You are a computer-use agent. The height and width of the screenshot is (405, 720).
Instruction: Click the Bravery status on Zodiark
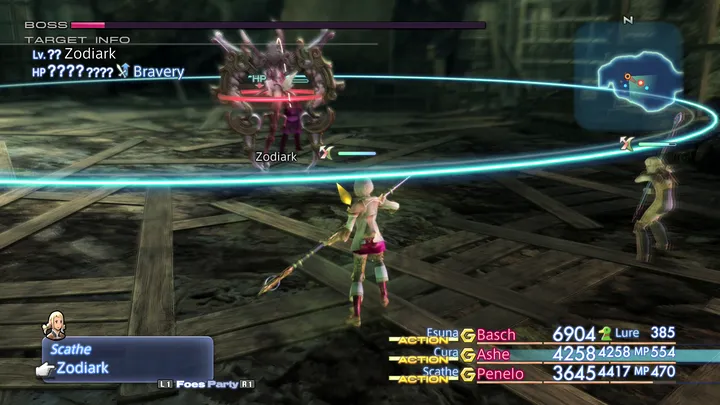coord(158,71)
